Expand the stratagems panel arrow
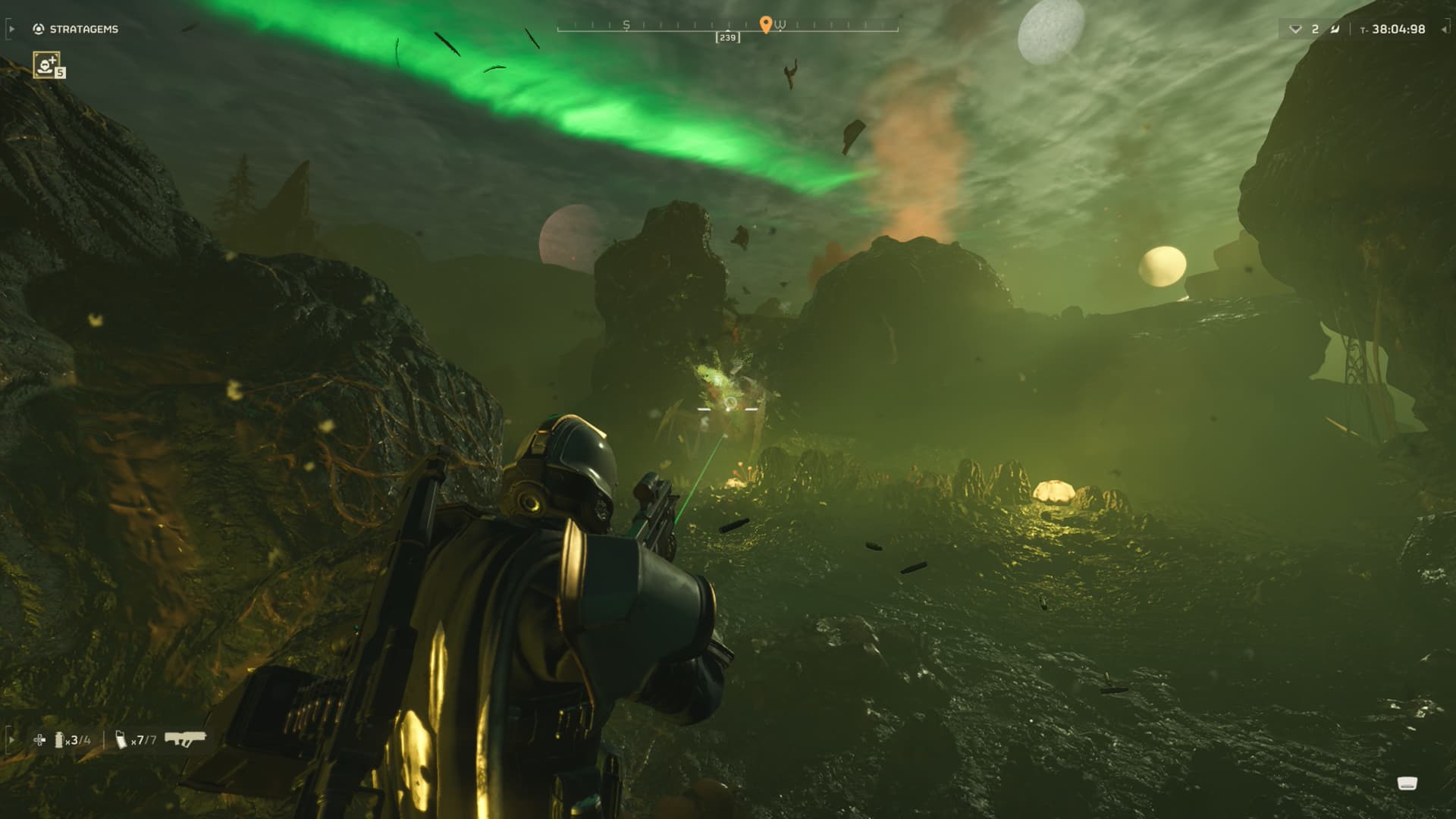Viewport: 1456px width, 819px height. point(11,29)
